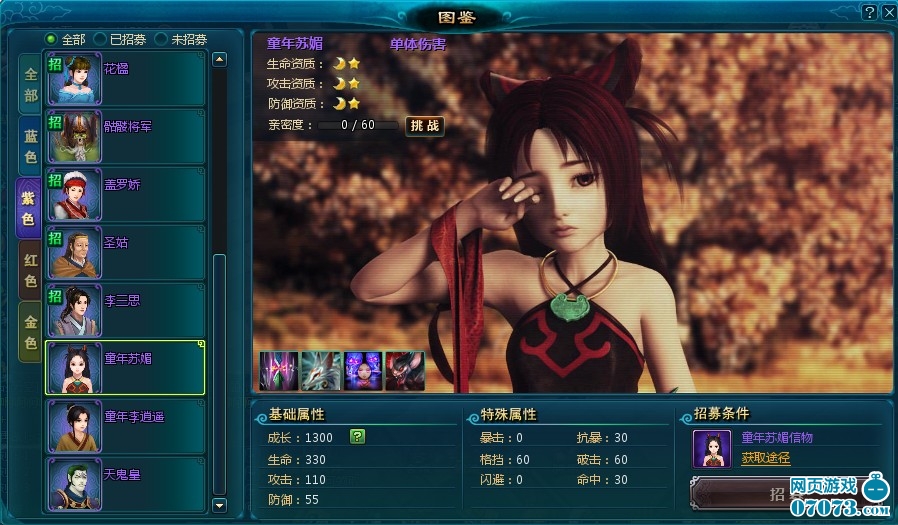Select 盖罗娇 from the list

point(125,195)
